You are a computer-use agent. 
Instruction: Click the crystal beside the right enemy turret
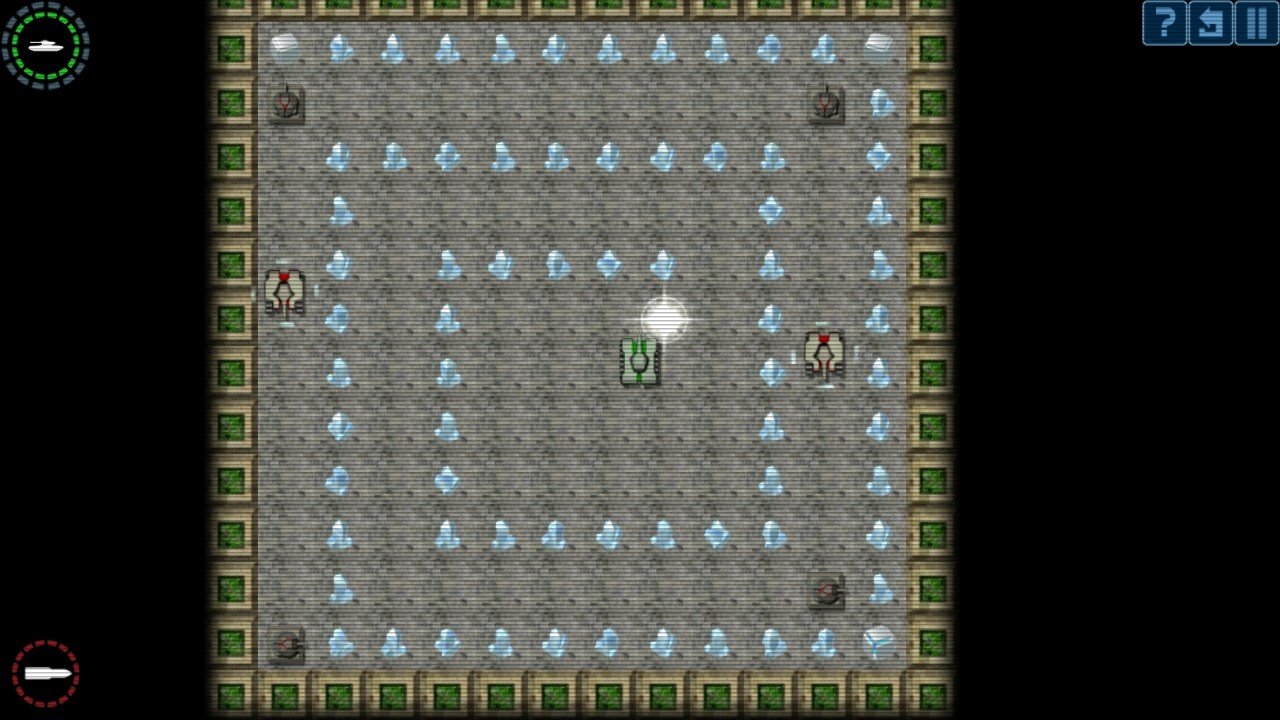[x=879, y=372]
